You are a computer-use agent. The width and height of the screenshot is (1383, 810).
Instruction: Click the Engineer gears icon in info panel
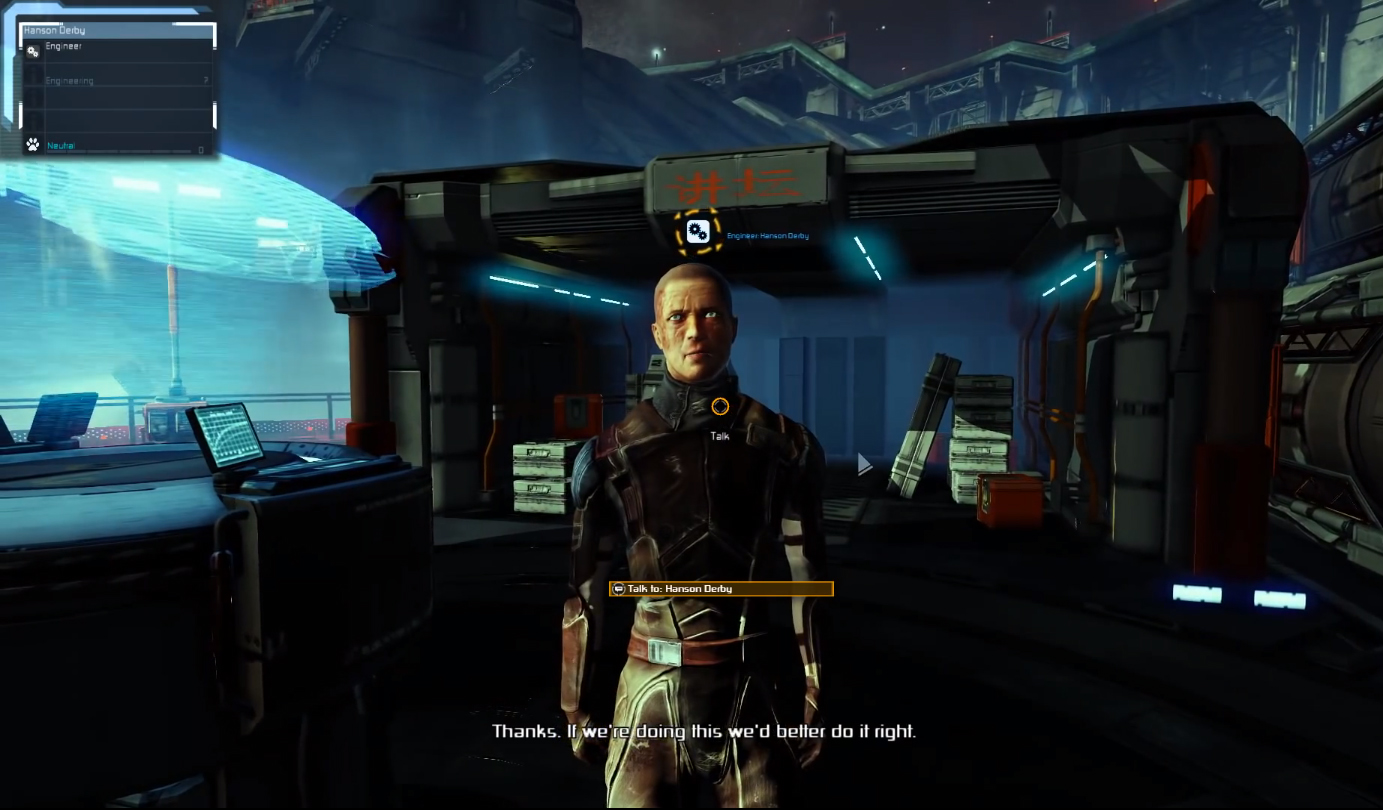(x=33, y=51)
